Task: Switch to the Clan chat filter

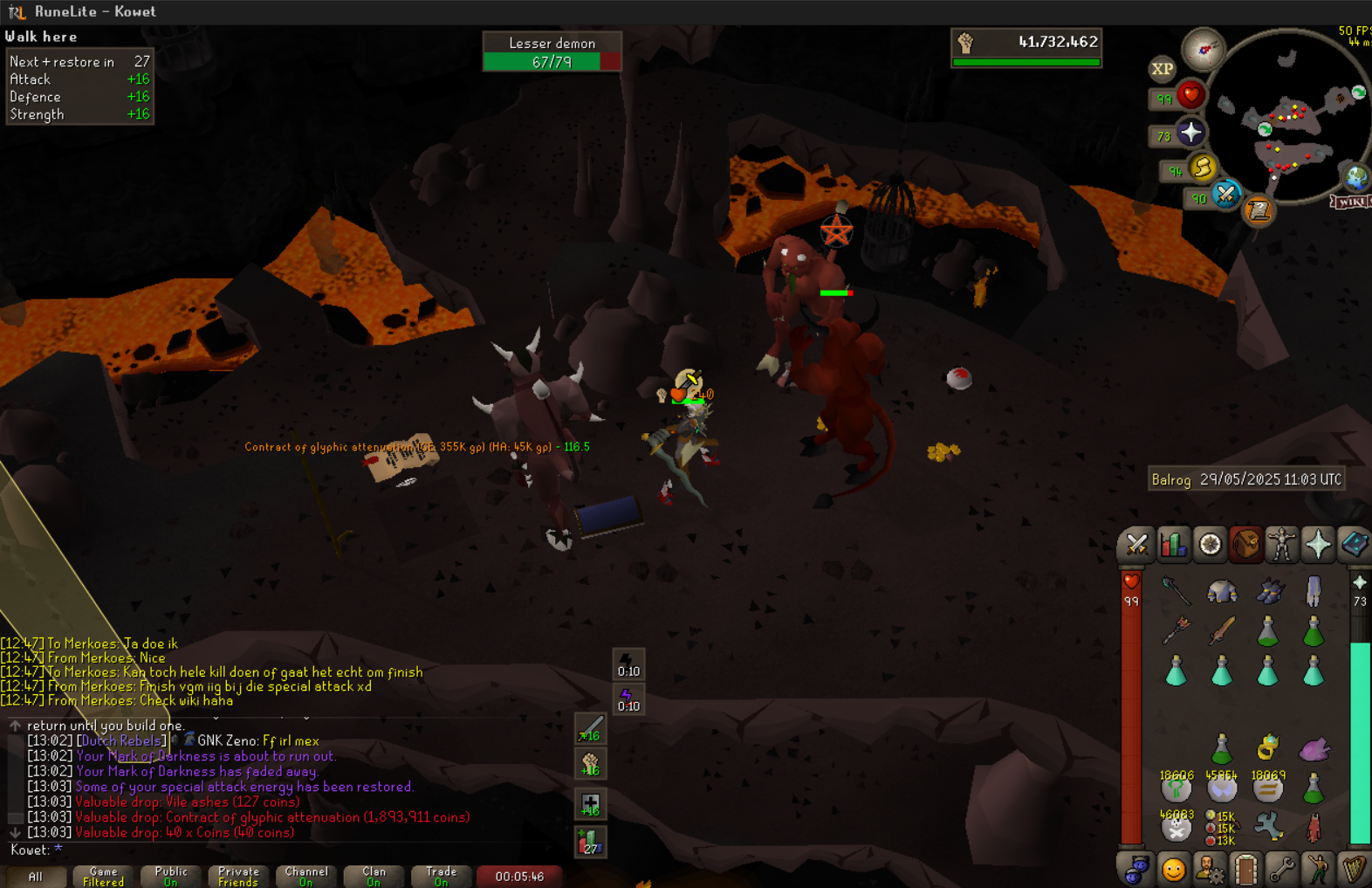Action: [x=374, y=876]
